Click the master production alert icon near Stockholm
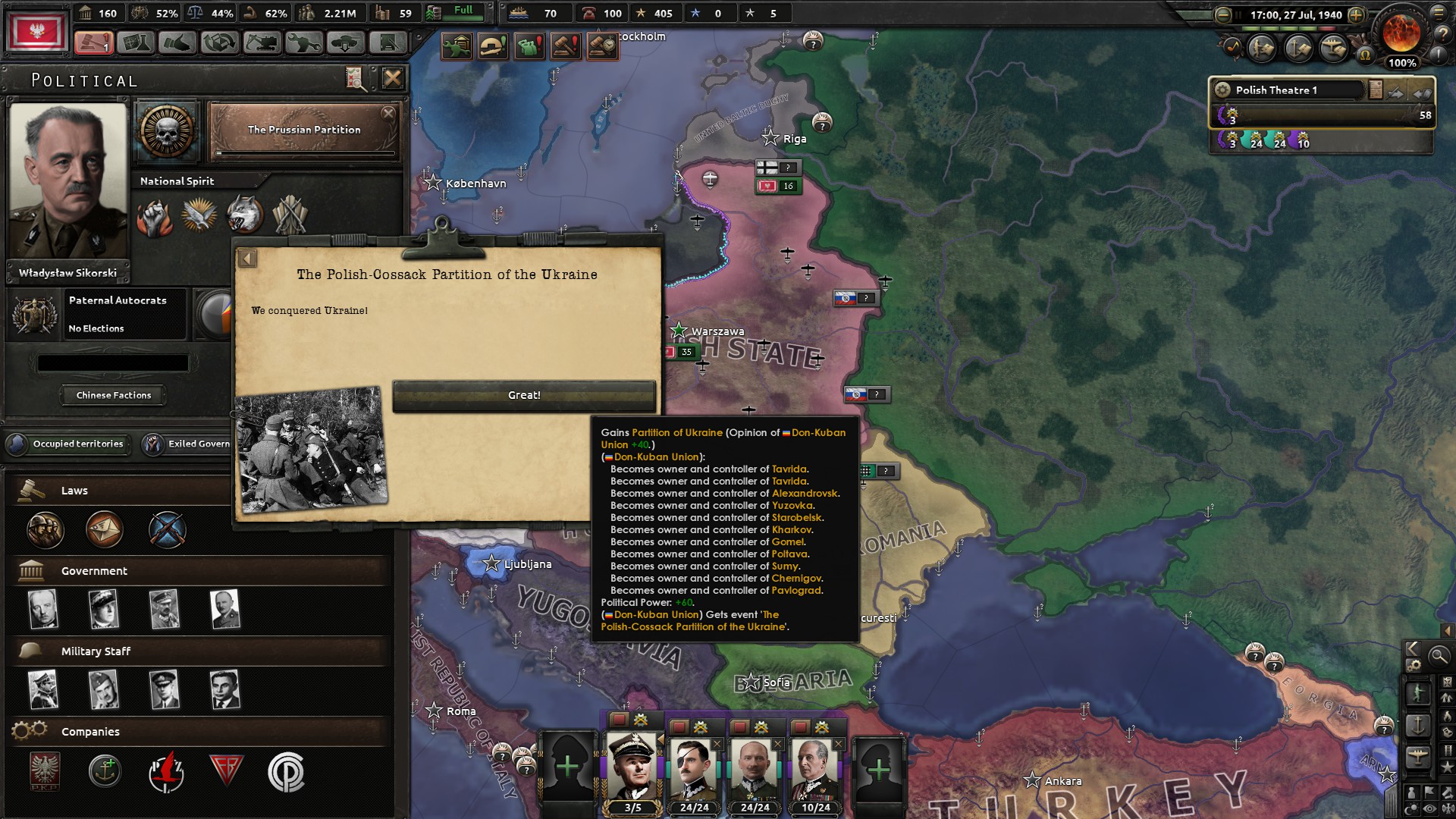This screenshot has height=819, width=1456. coord(457,45)
